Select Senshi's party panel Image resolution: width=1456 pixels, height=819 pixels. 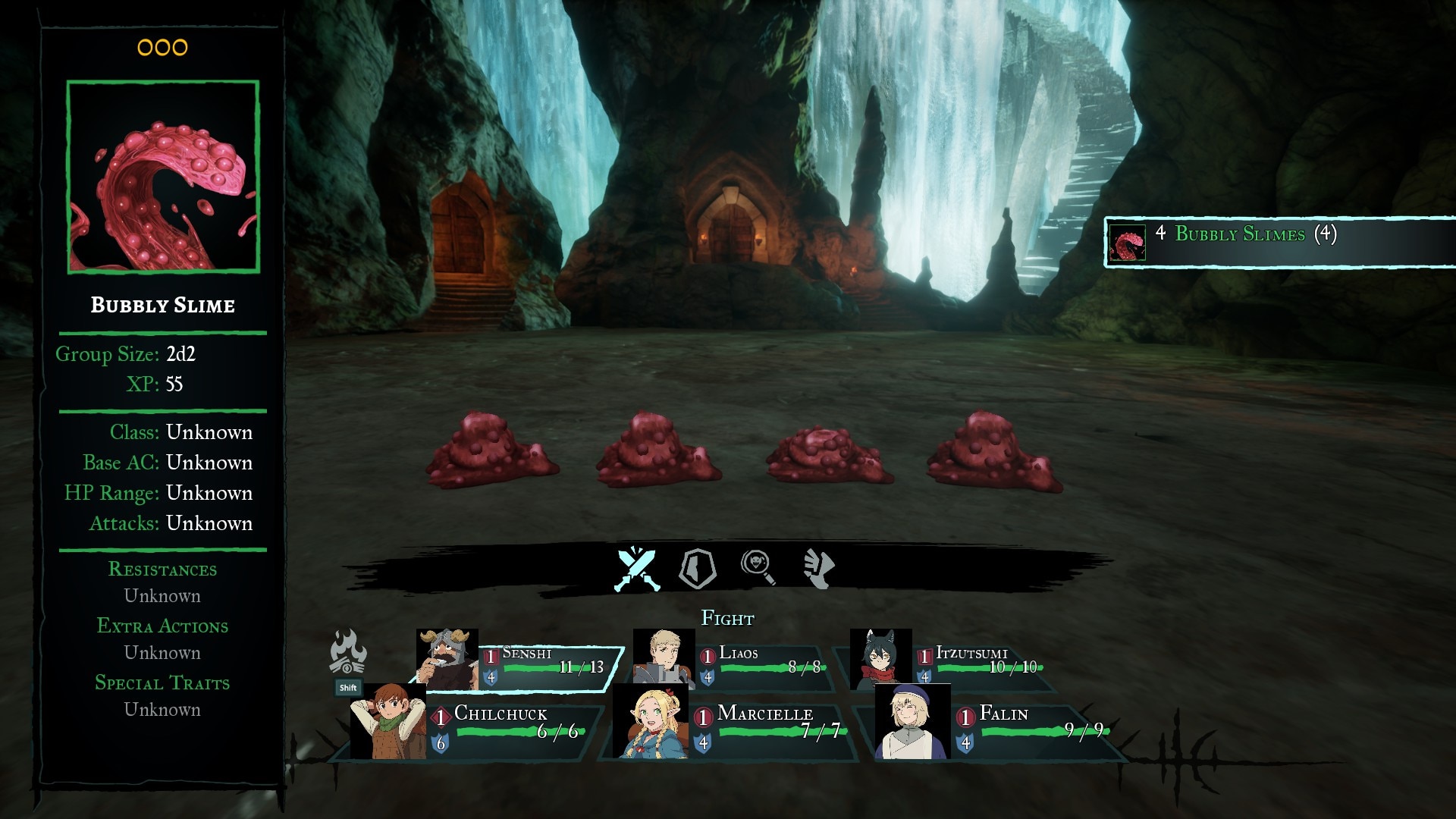click(x=523, y=665)
